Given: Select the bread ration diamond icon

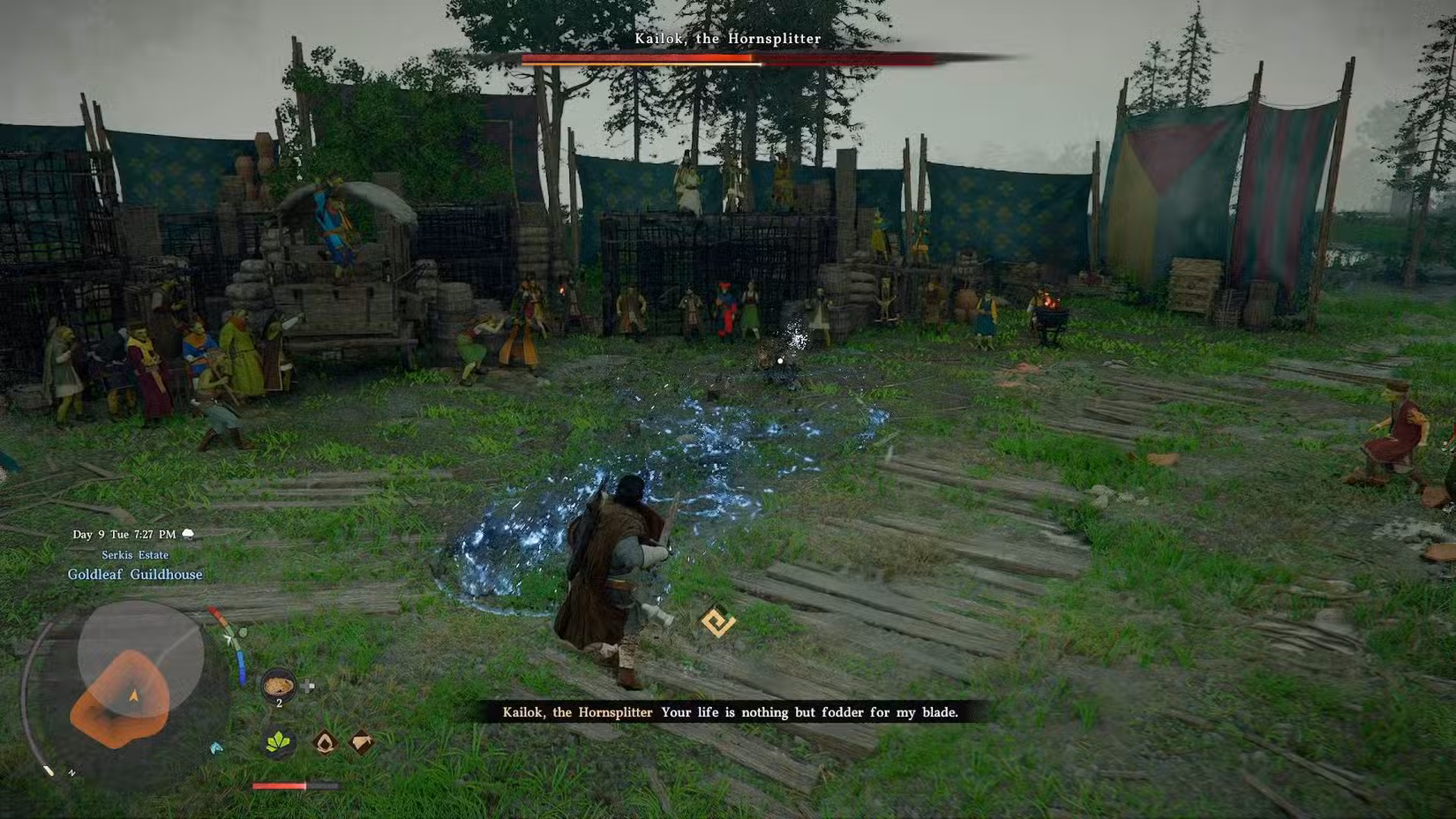Looking at the screenshot, I should (361, 742).
